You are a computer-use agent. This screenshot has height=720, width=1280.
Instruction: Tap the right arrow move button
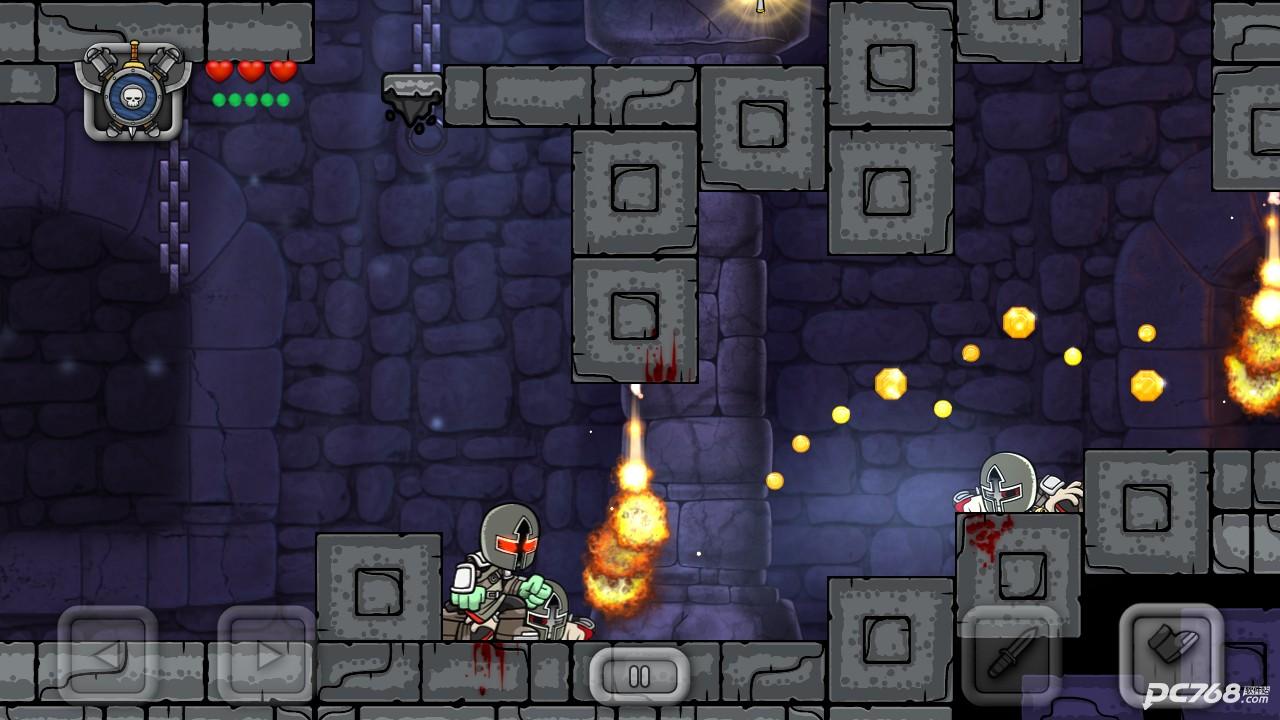click(x=267, y=655)
